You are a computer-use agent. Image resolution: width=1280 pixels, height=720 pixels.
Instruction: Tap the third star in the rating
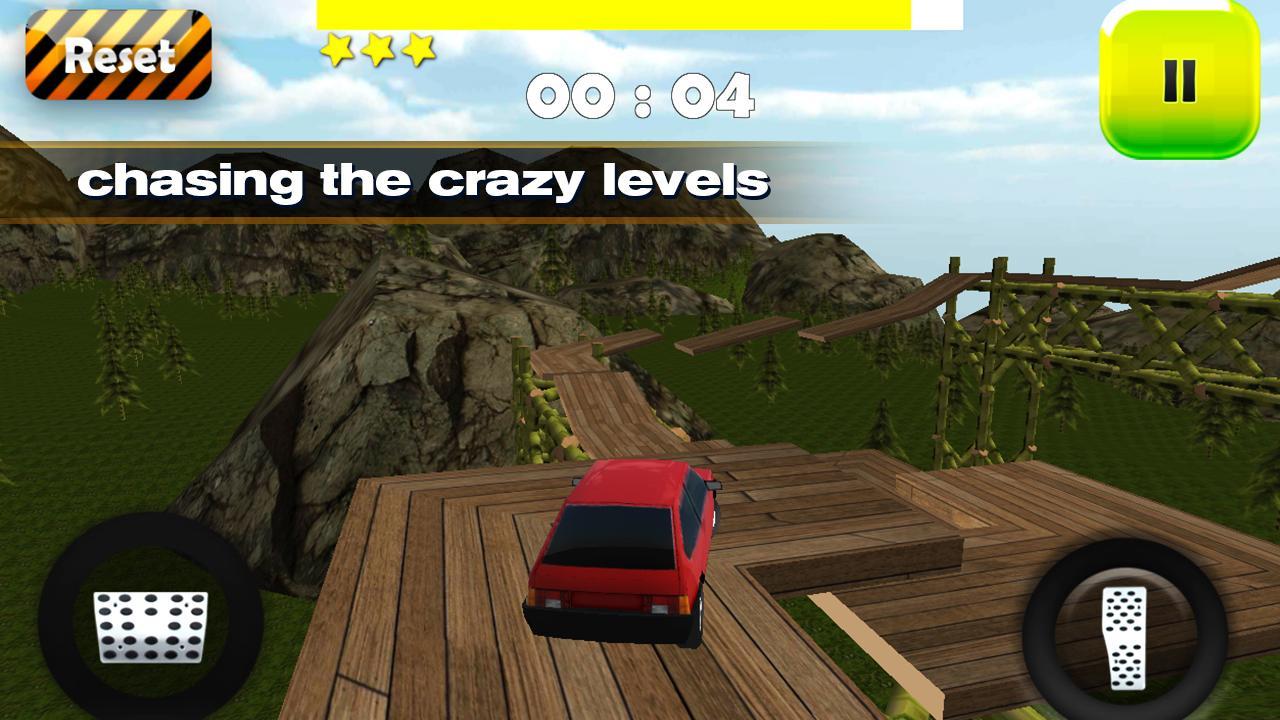(421, 47)
